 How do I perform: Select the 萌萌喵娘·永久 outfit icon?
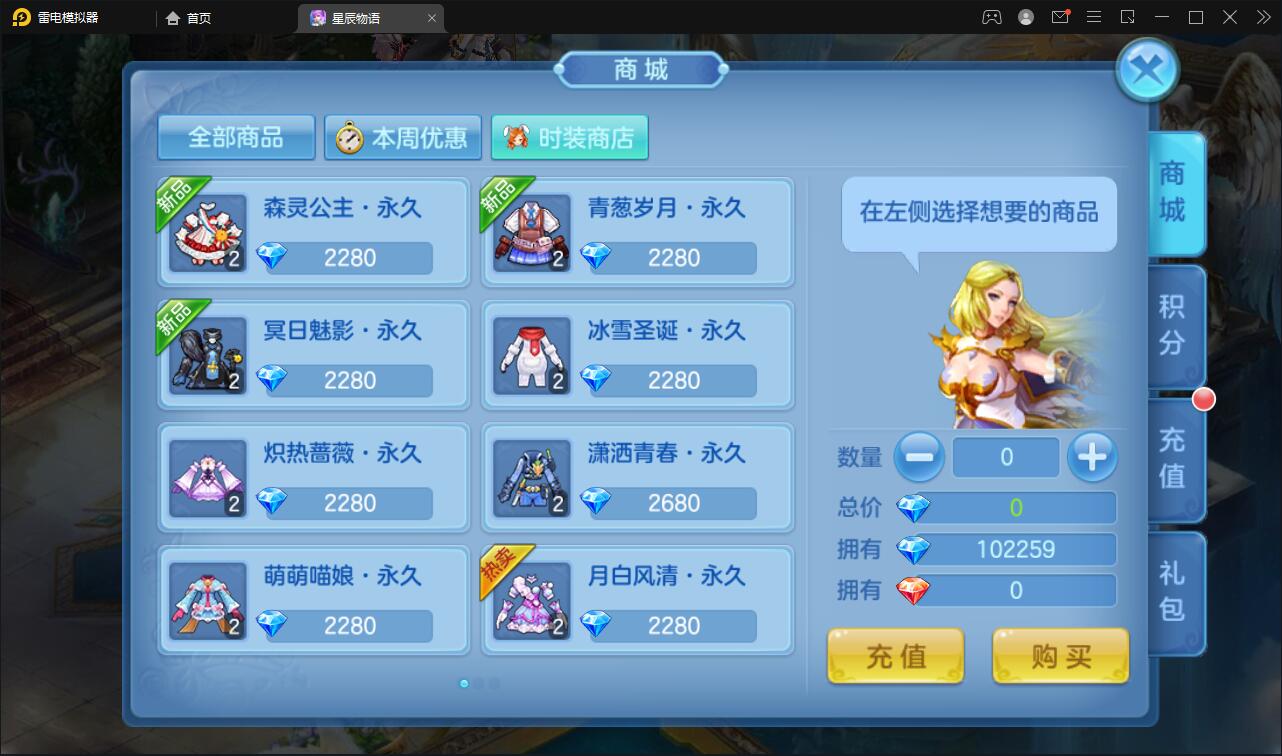pos(207,601)
